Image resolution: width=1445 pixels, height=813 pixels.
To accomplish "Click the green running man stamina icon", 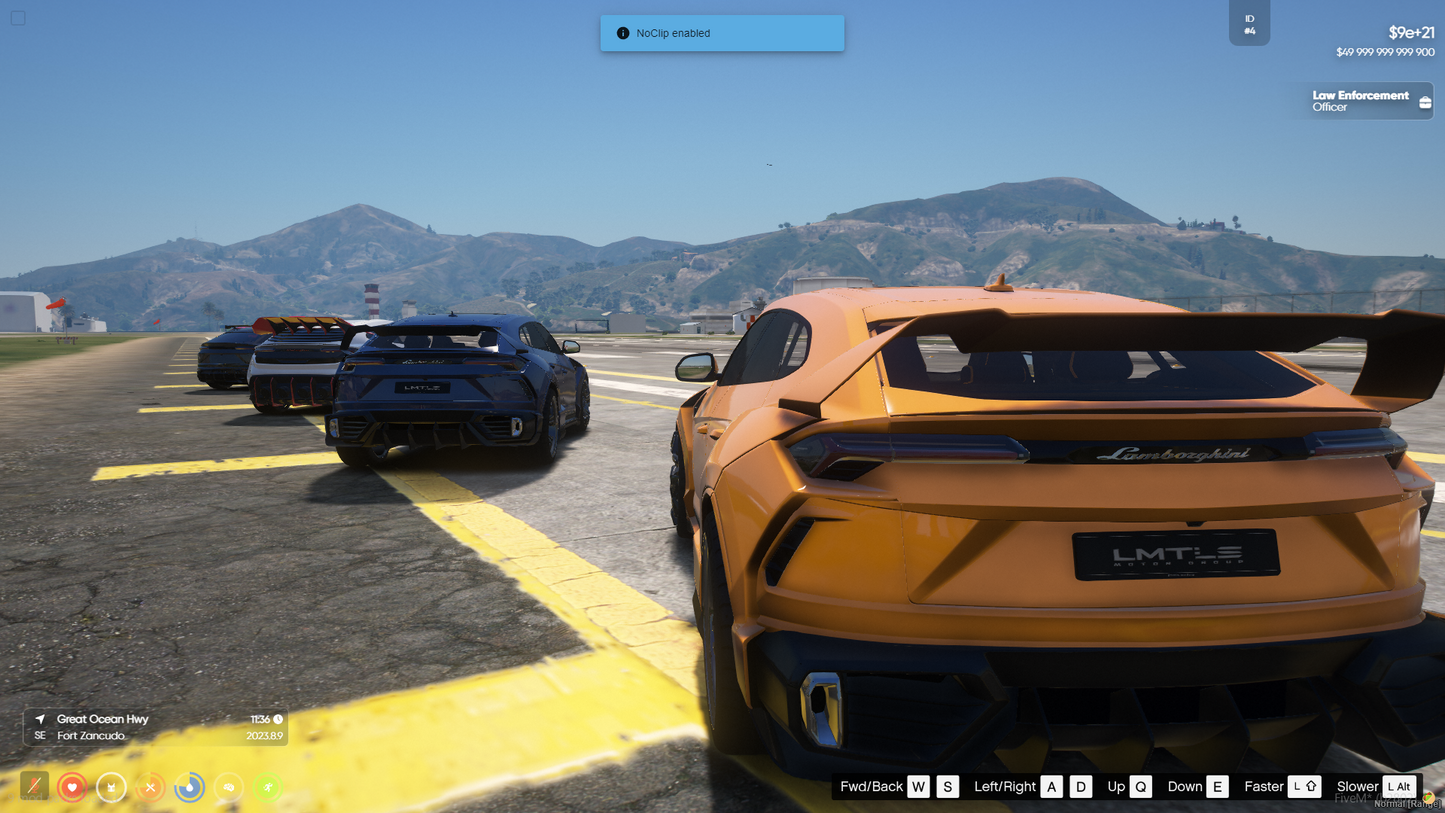I will (x=267, y=787).
